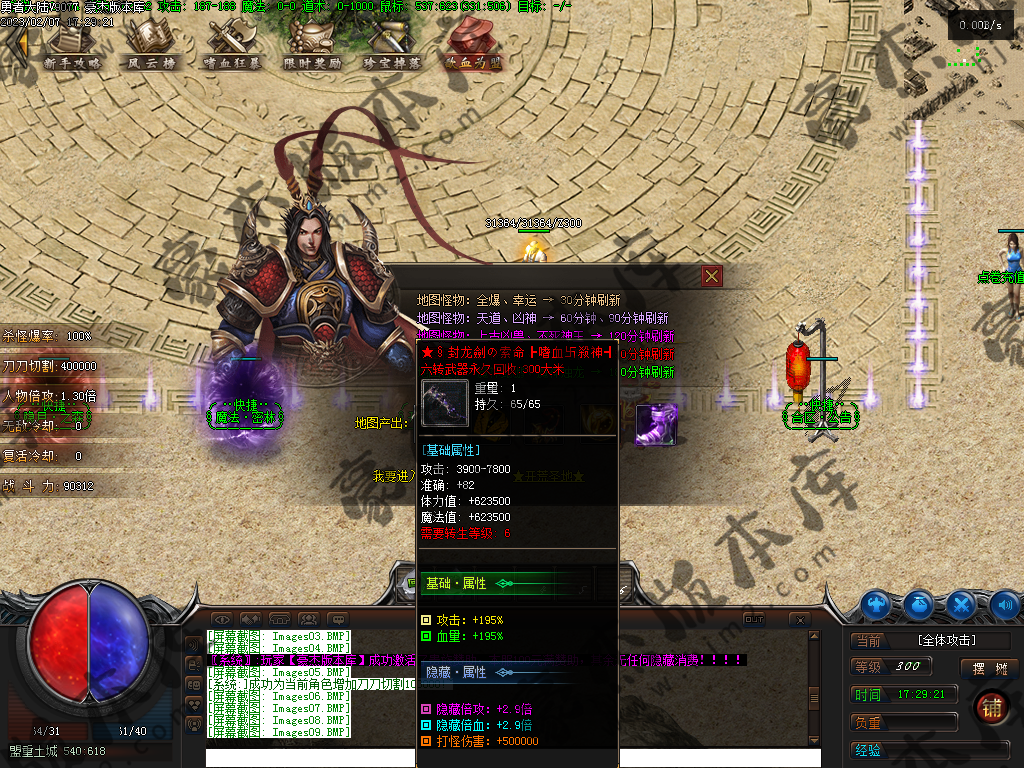1024x768 pixels.
Task: Close the map info dialog with red X
Action: point(711,276)
